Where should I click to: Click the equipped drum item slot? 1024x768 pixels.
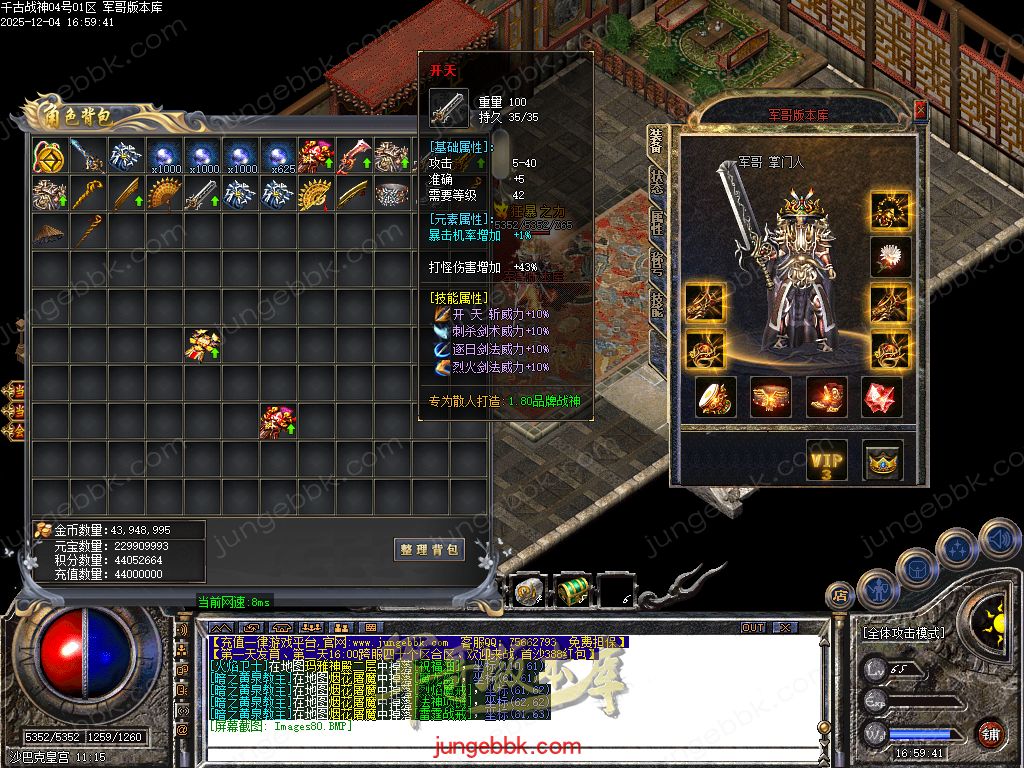tap(716, 397)
